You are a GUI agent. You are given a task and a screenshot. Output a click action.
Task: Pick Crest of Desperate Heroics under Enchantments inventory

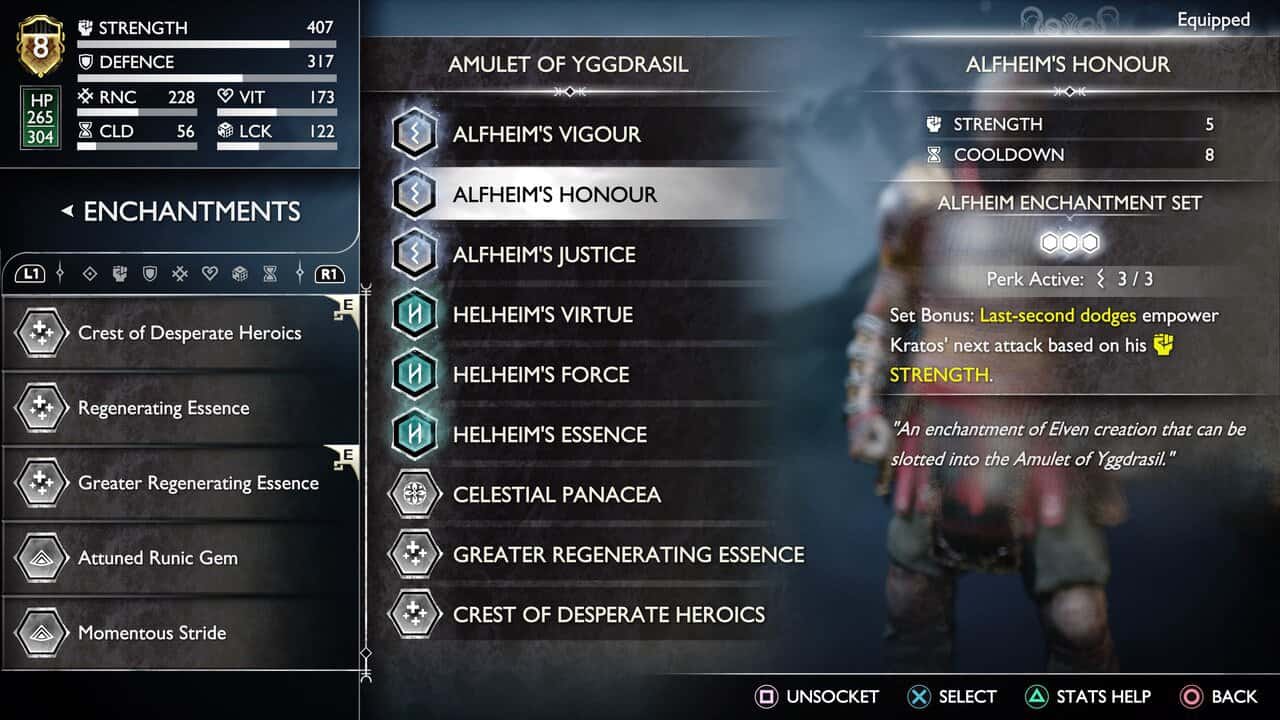tap(189, 333)
